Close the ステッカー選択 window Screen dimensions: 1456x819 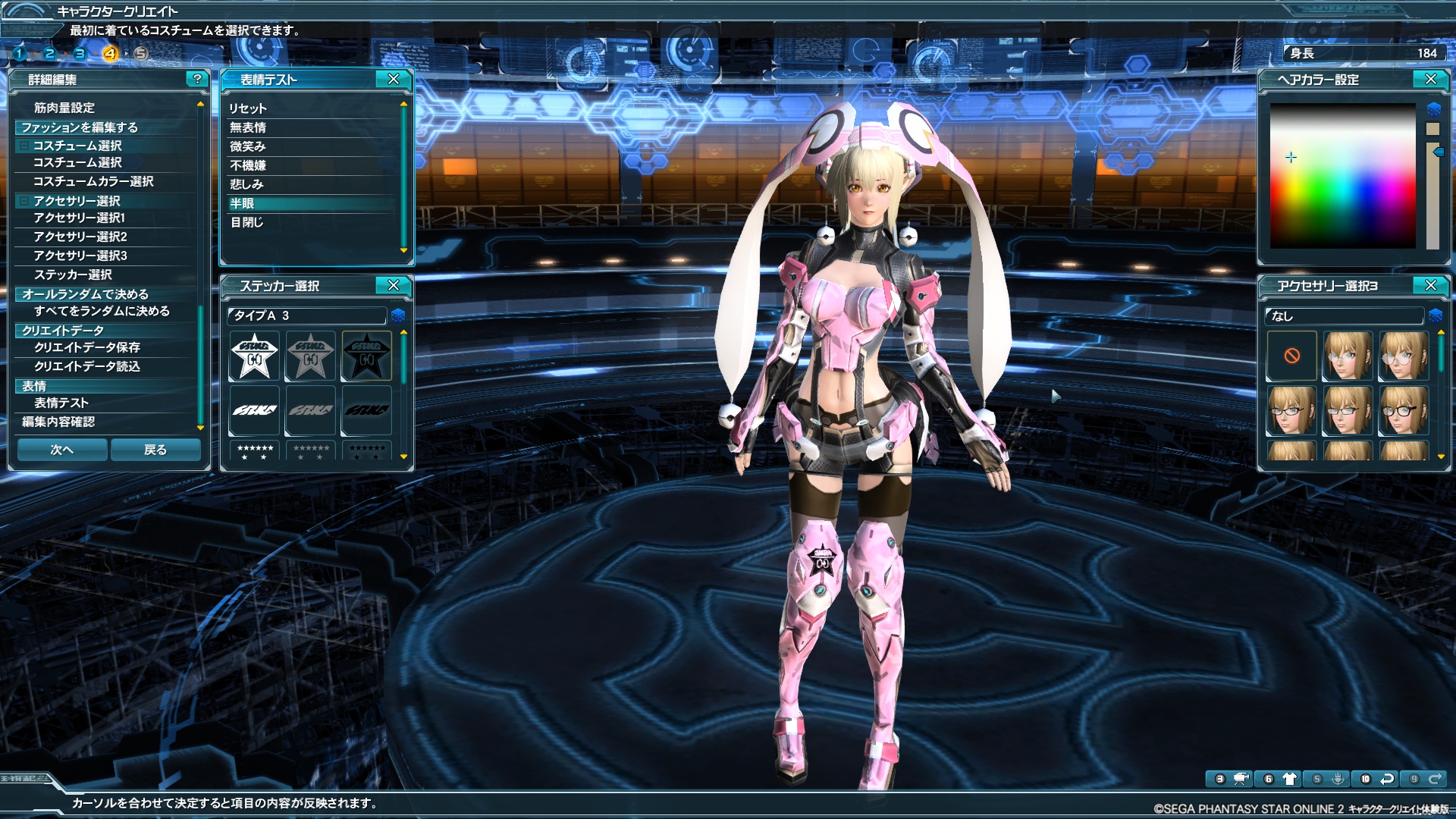coord(394,285)
